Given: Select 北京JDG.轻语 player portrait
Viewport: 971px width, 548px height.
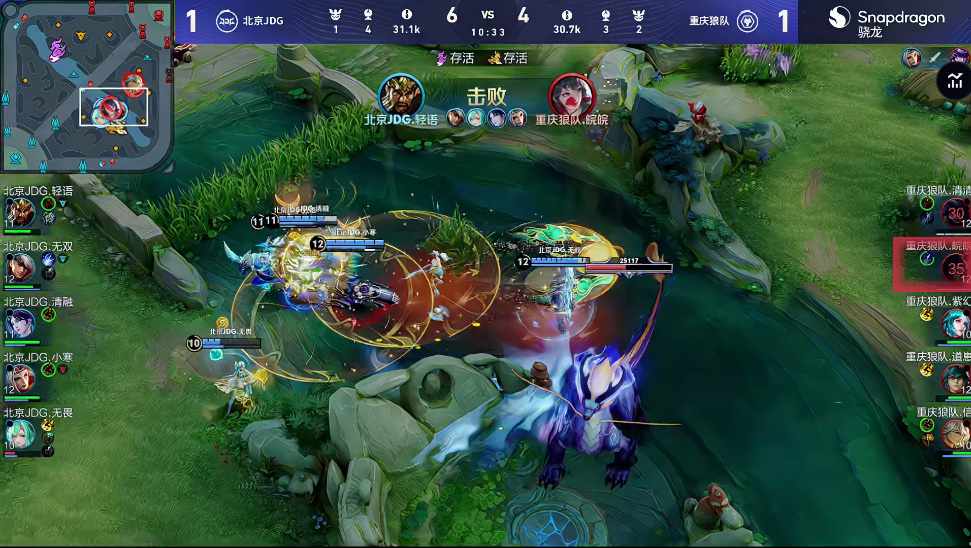Looking at the screenshot, I should tap(19, 212).
